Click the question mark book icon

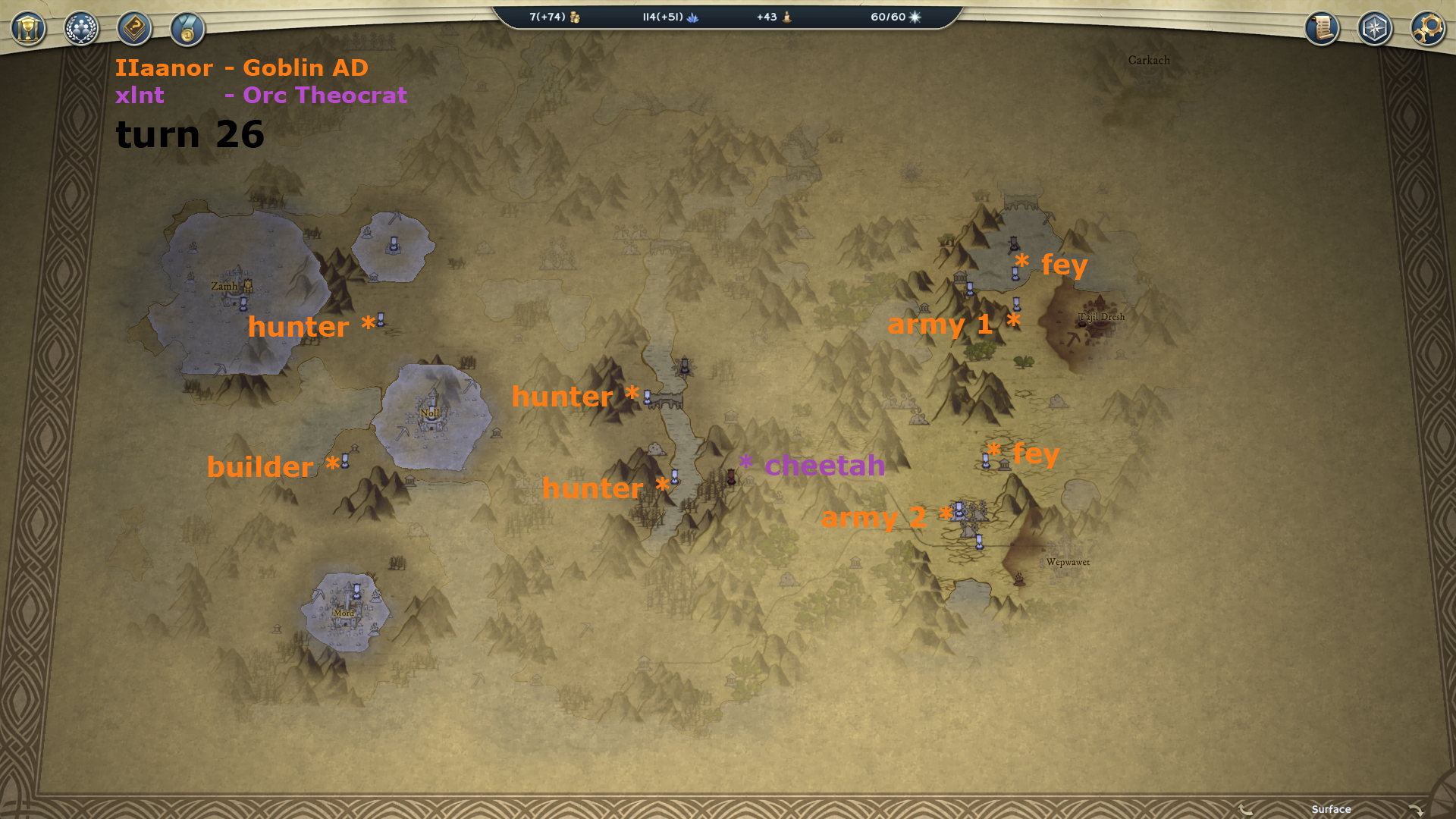134,30
